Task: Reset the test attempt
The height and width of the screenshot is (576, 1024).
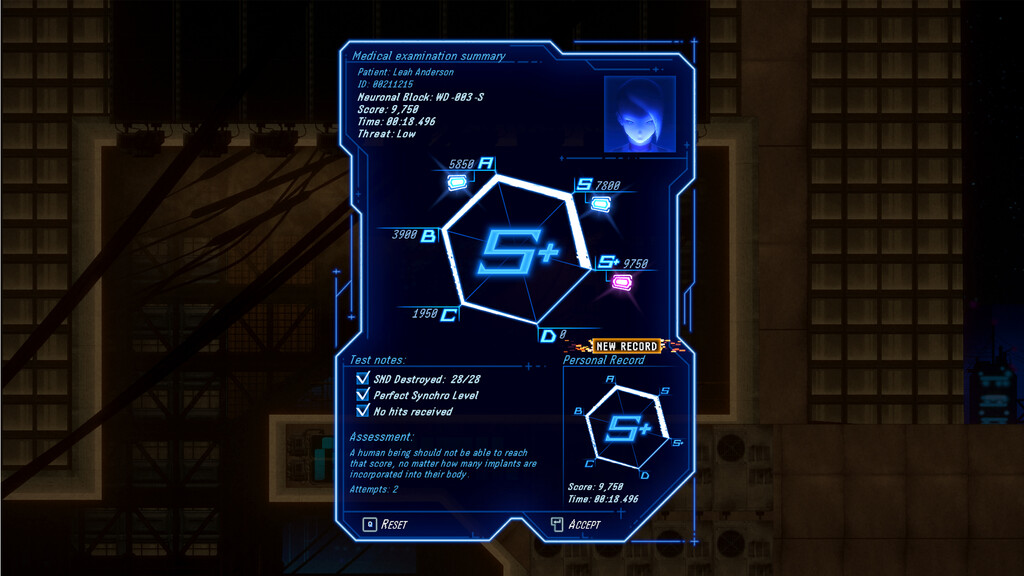Action: (387, 524)
